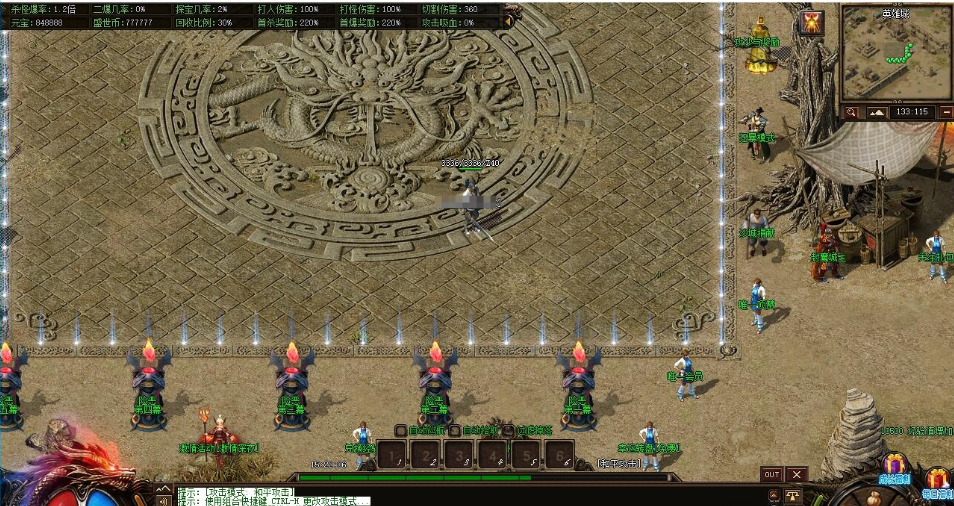Image resolution: width=954 pixels, height=506 pixels.
Task: Collapse the stats panel with the arrow
Action: [508, 21]
